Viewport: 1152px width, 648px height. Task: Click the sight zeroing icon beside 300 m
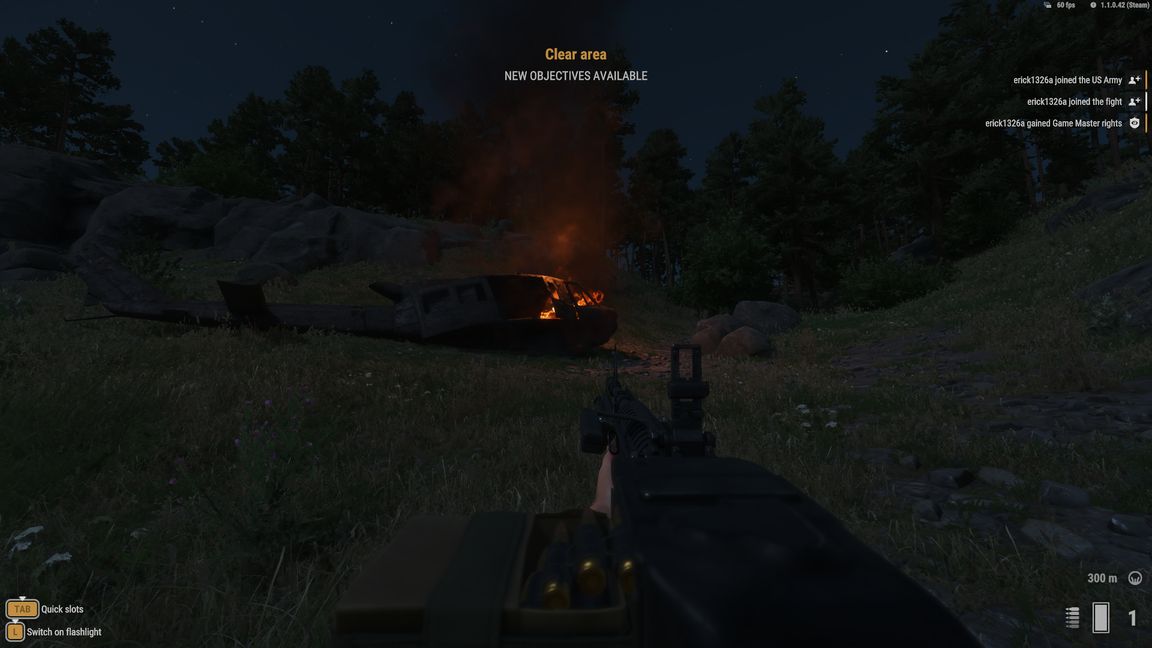[x=1135, y=578]
